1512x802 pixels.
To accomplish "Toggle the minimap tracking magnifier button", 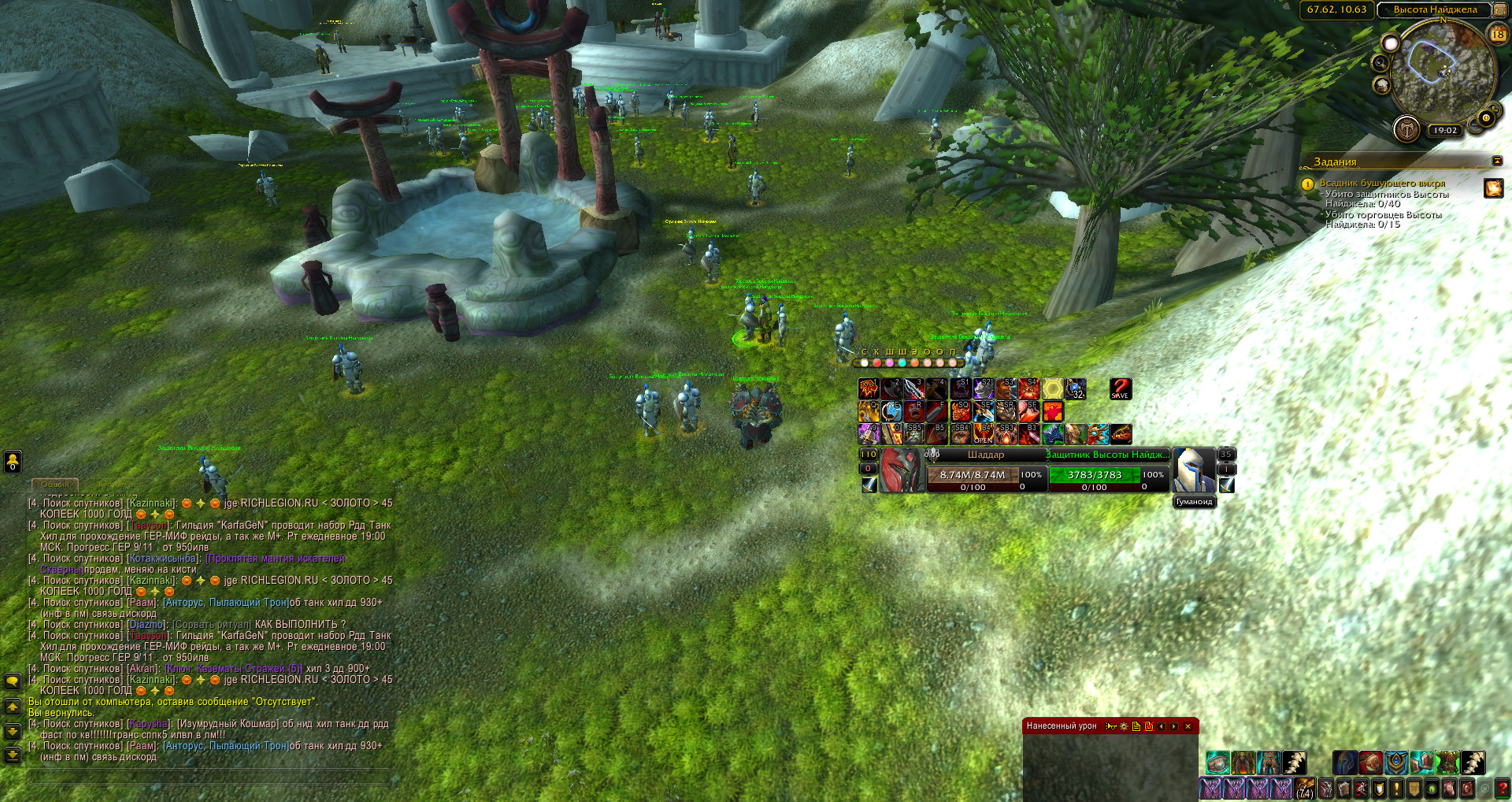I will 1380,63.
